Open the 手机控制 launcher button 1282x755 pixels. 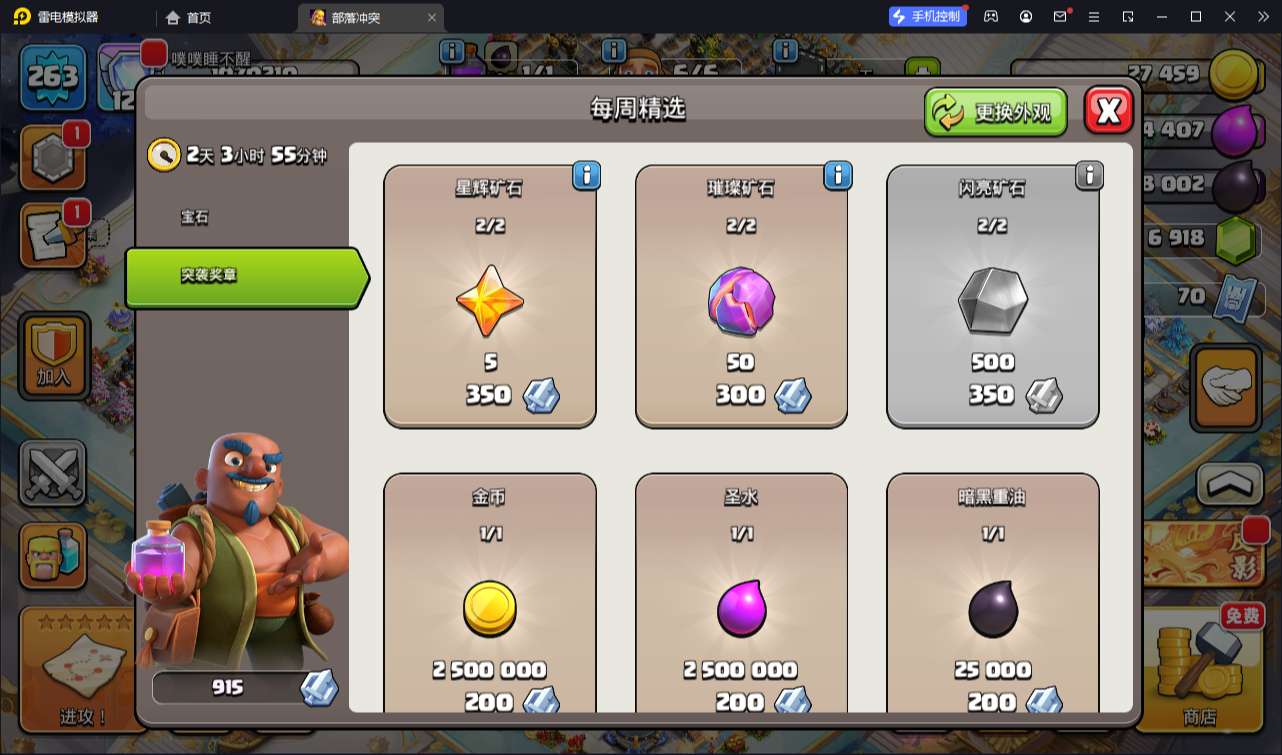tap(927, 16)
